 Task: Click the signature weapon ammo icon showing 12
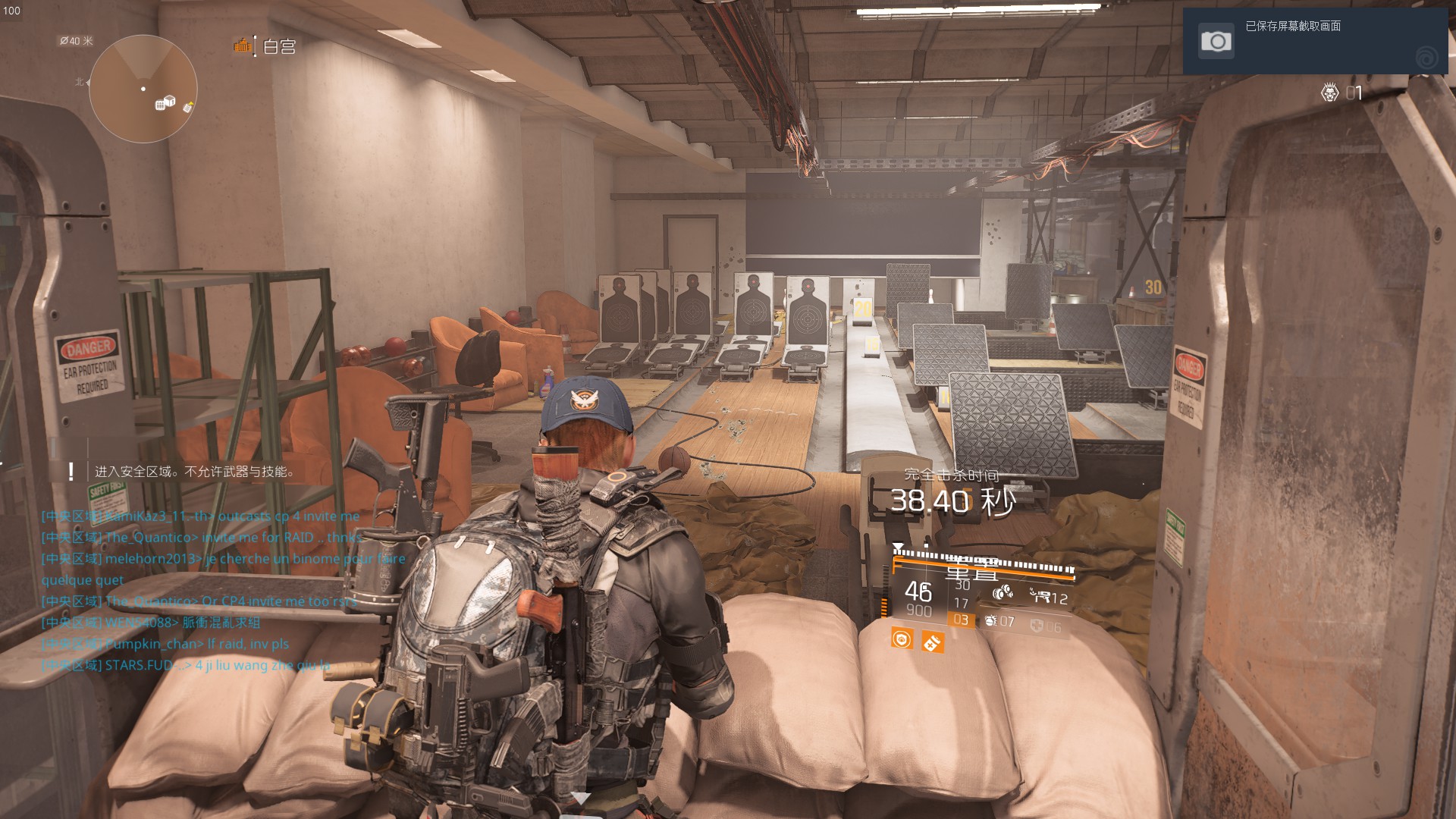click(x=1042, y=596)
